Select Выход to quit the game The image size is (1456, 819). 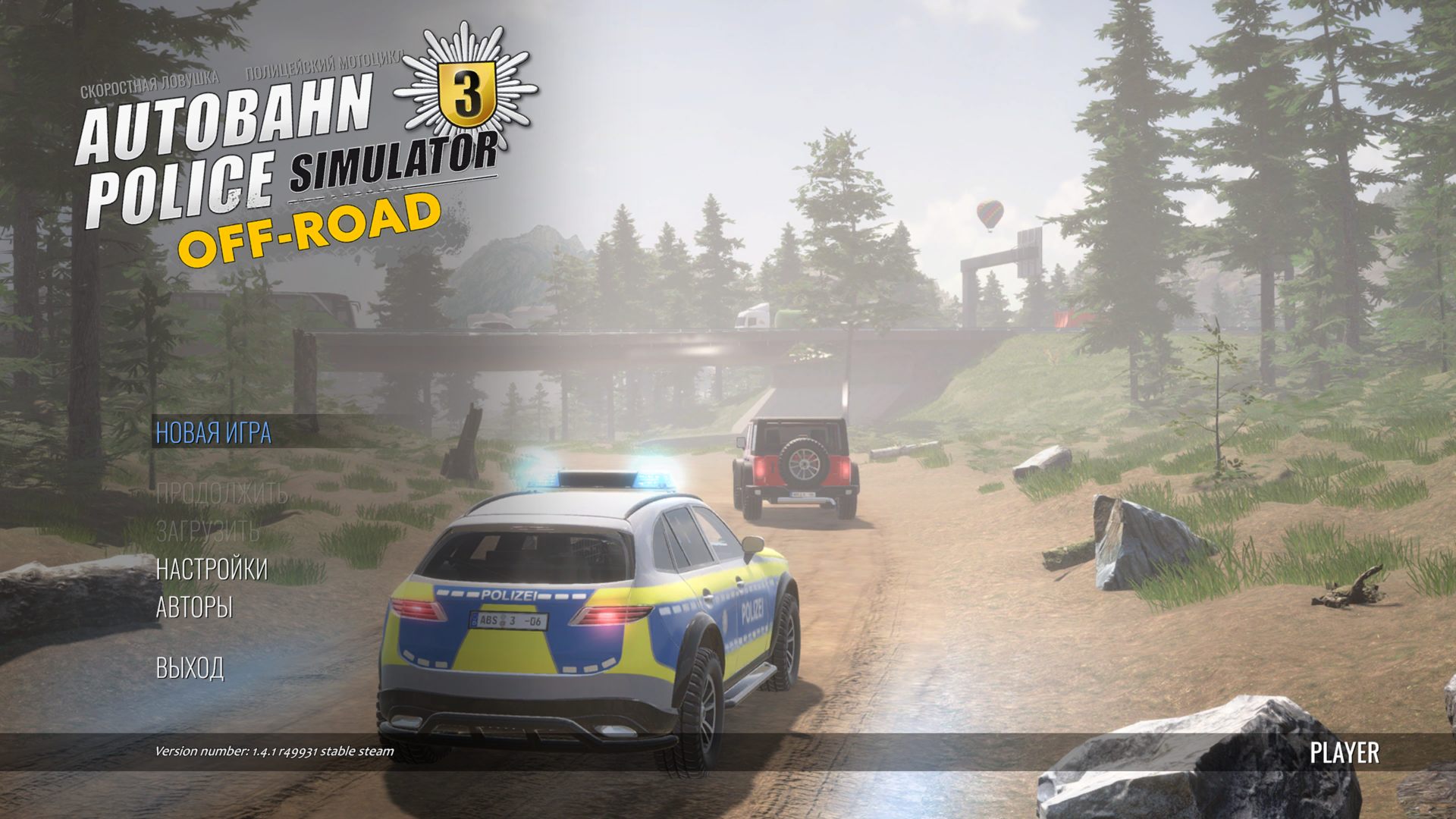190,668
